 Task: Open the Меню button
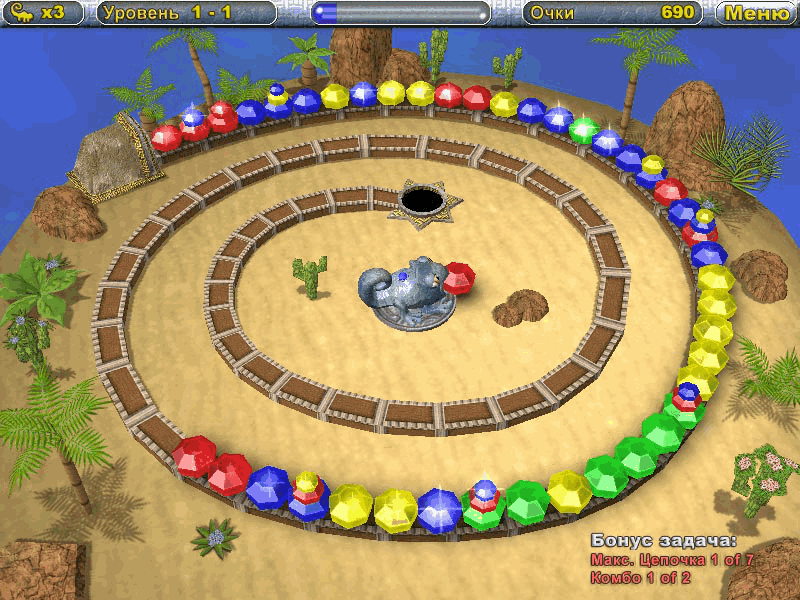click(x=757, y=13)
